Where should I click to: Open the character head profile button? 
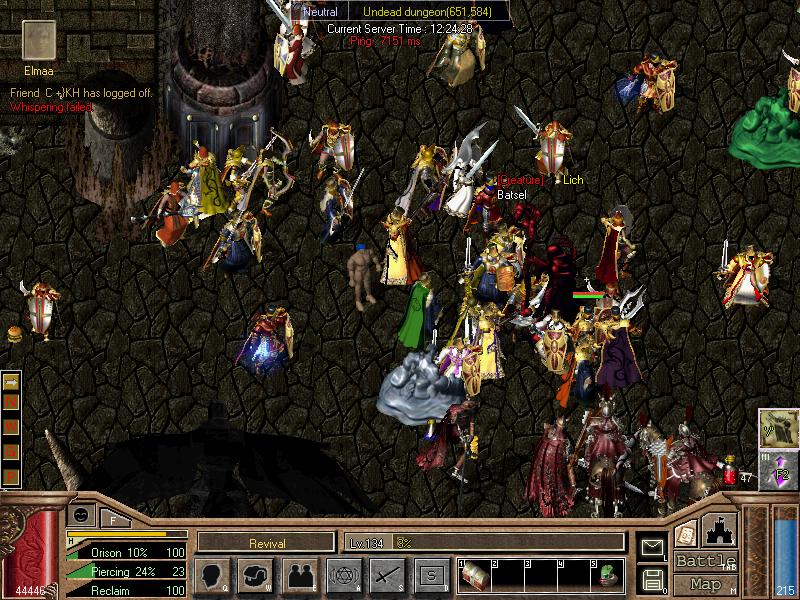tap(213, 575)
